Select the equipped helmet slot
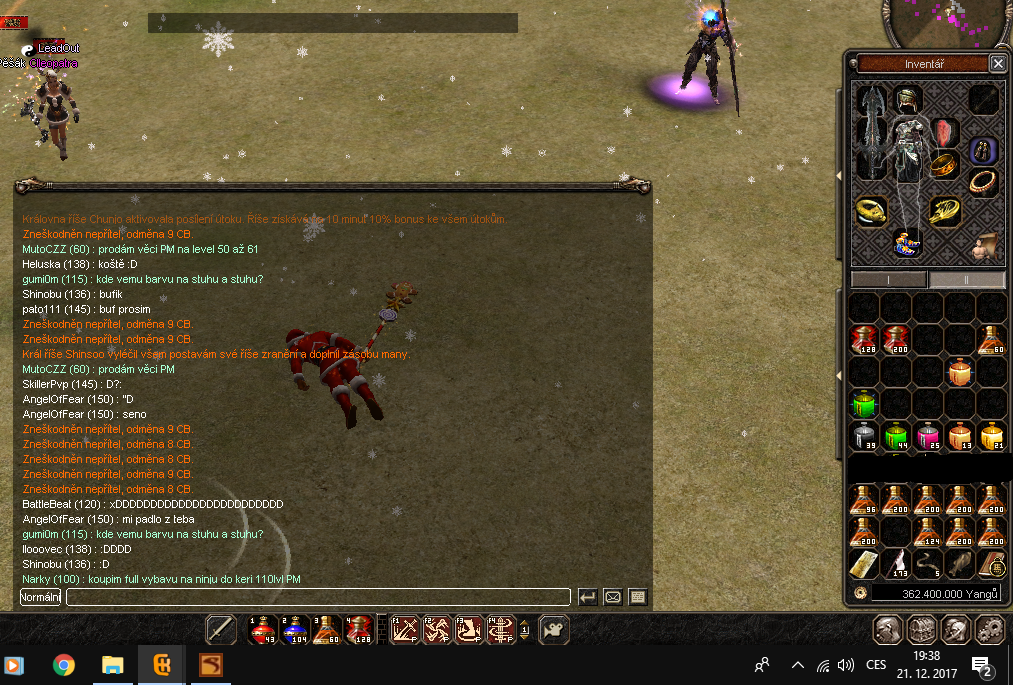1013x685 pixels. click(x=907, y=99)
